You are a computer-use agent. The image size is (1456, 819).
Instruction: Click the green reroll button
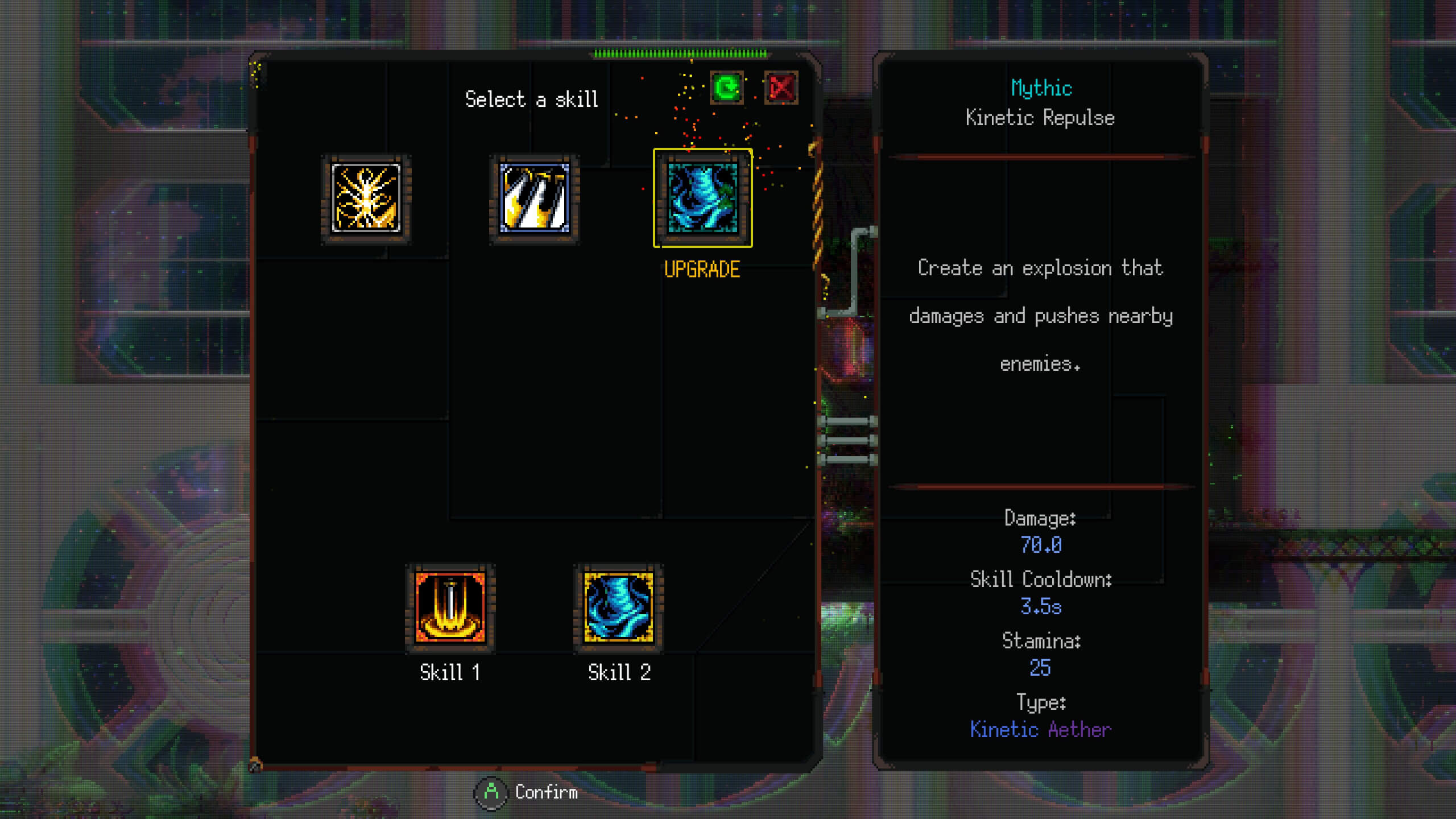(726, 88)
